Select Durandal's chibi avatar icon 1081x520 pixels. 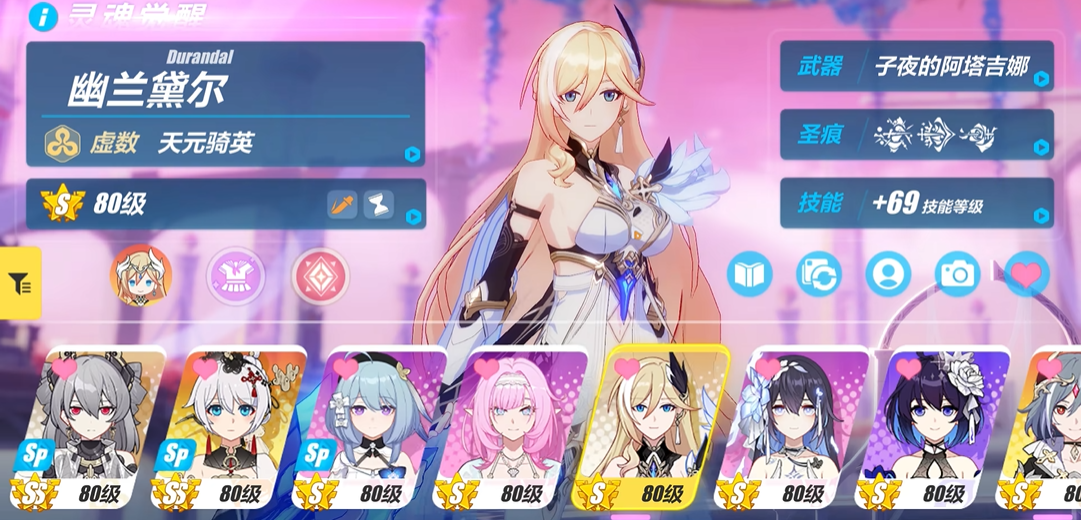click(141, 275)
